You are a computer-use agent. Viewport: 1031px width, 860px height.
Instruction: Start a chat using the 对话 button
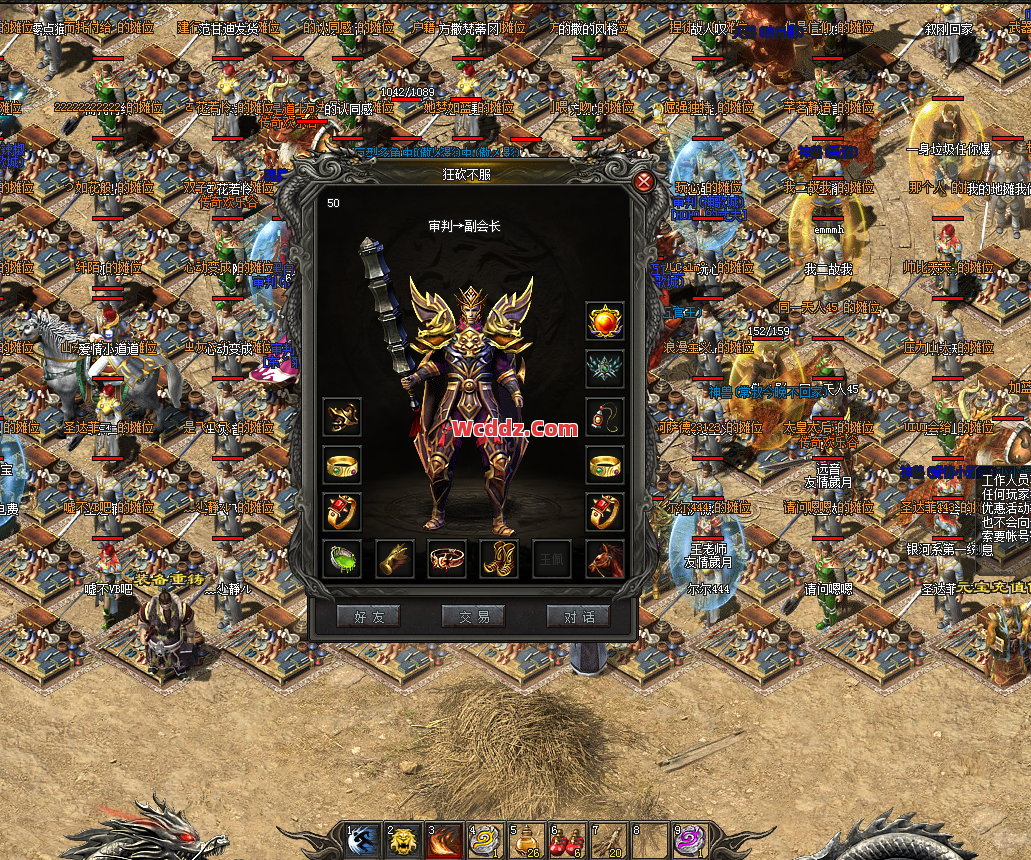pos(578,616)
